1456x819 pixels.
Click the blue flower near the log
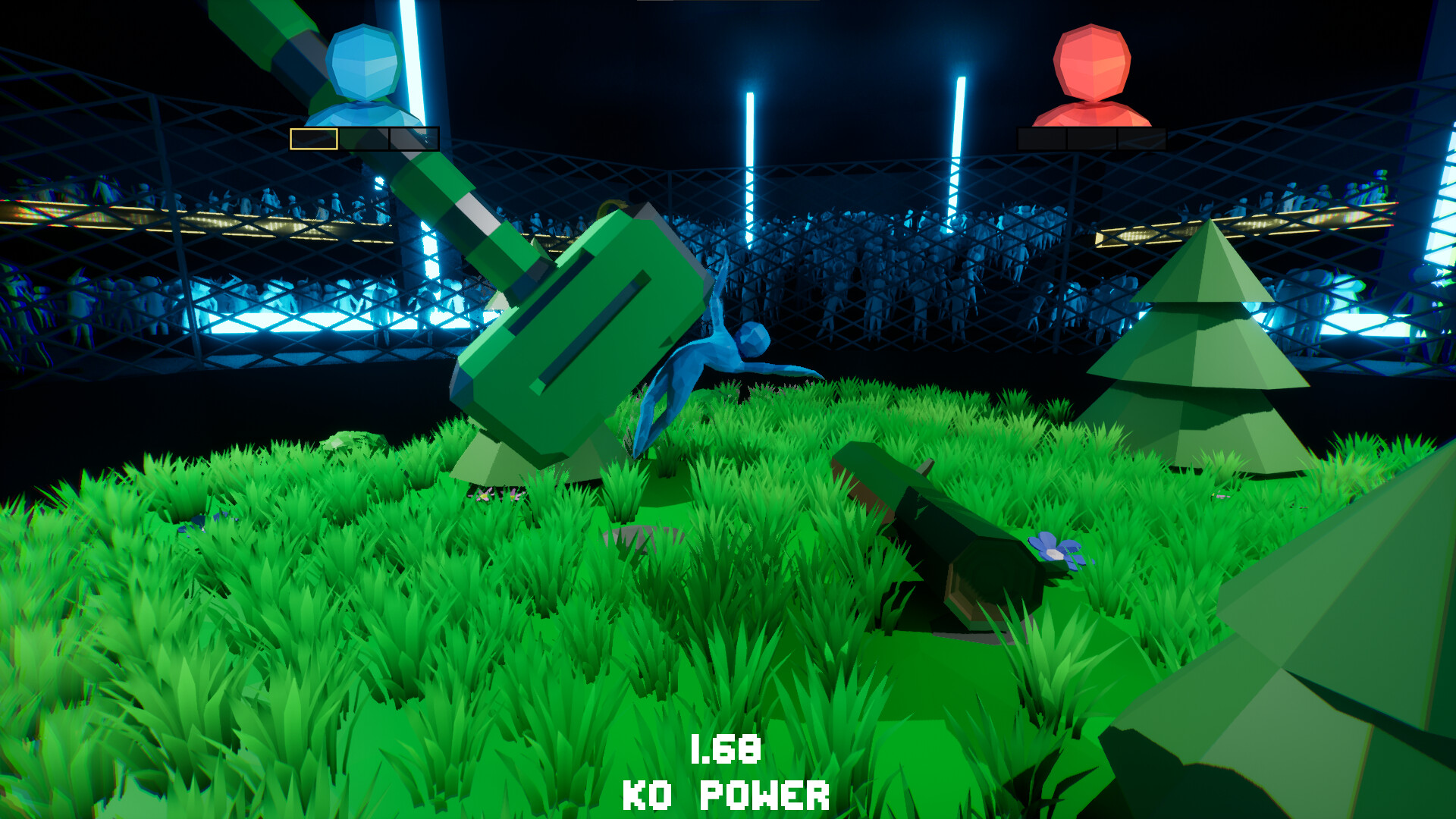tap(1056, 554)
